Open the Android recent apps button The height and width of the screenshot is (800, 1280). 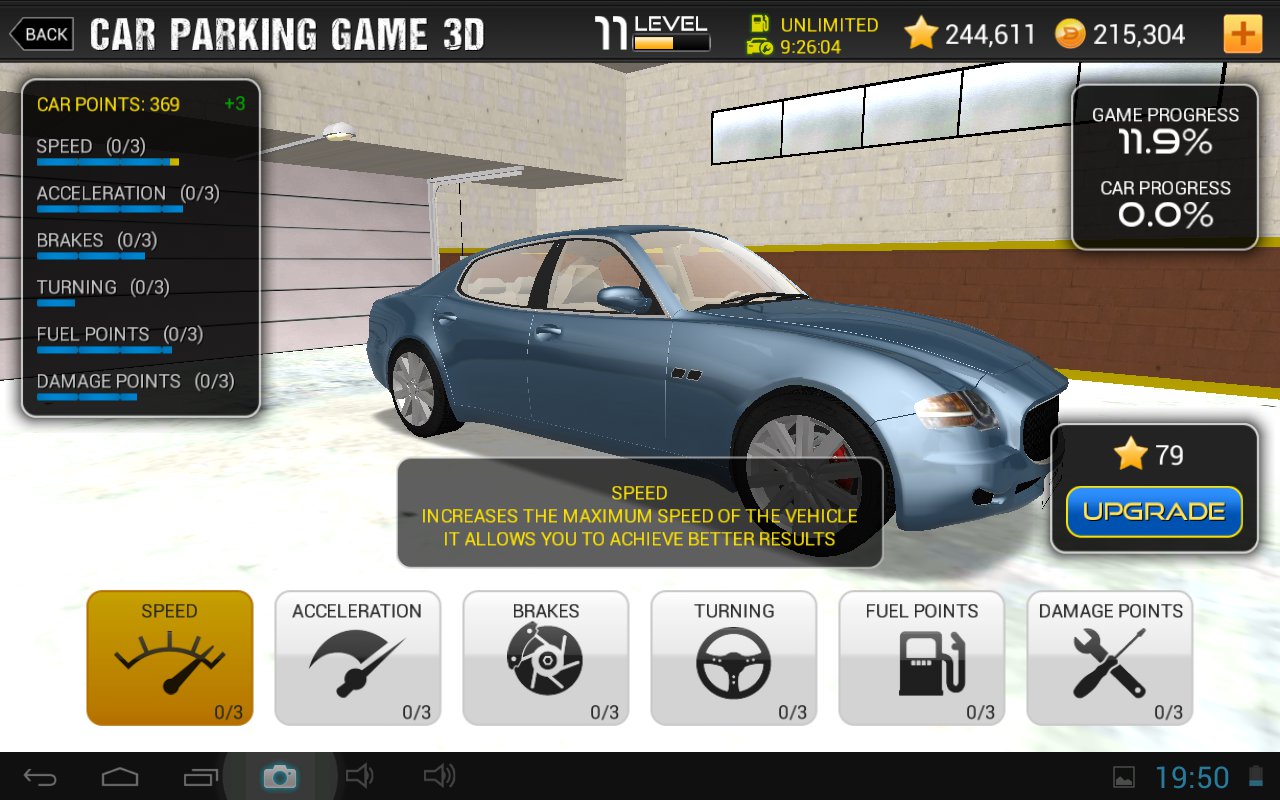click(x=200, y=777)
